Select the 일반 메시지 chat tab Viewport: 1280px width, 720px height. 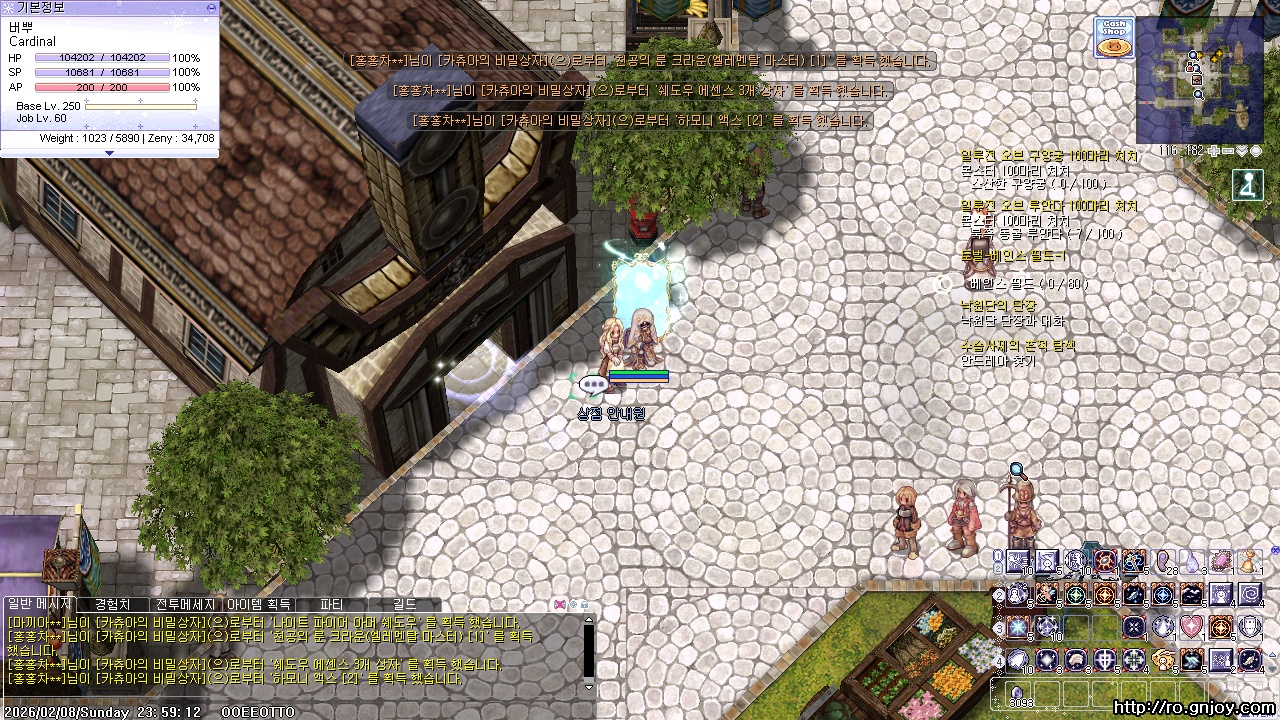pyautogui.click(x=39, y=605)
